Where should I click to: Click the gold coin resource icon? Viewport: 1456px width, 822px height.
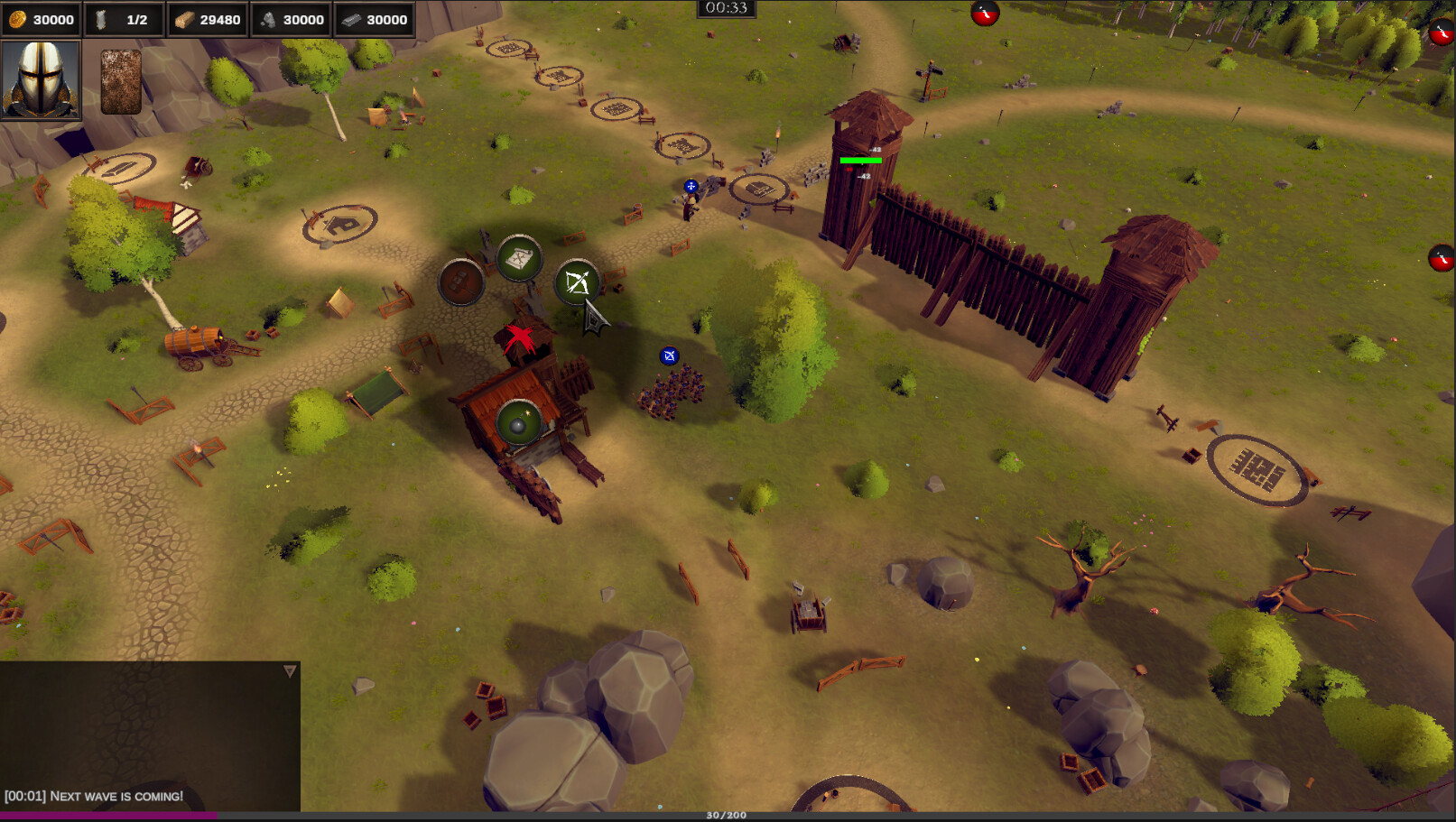[15, 19]
